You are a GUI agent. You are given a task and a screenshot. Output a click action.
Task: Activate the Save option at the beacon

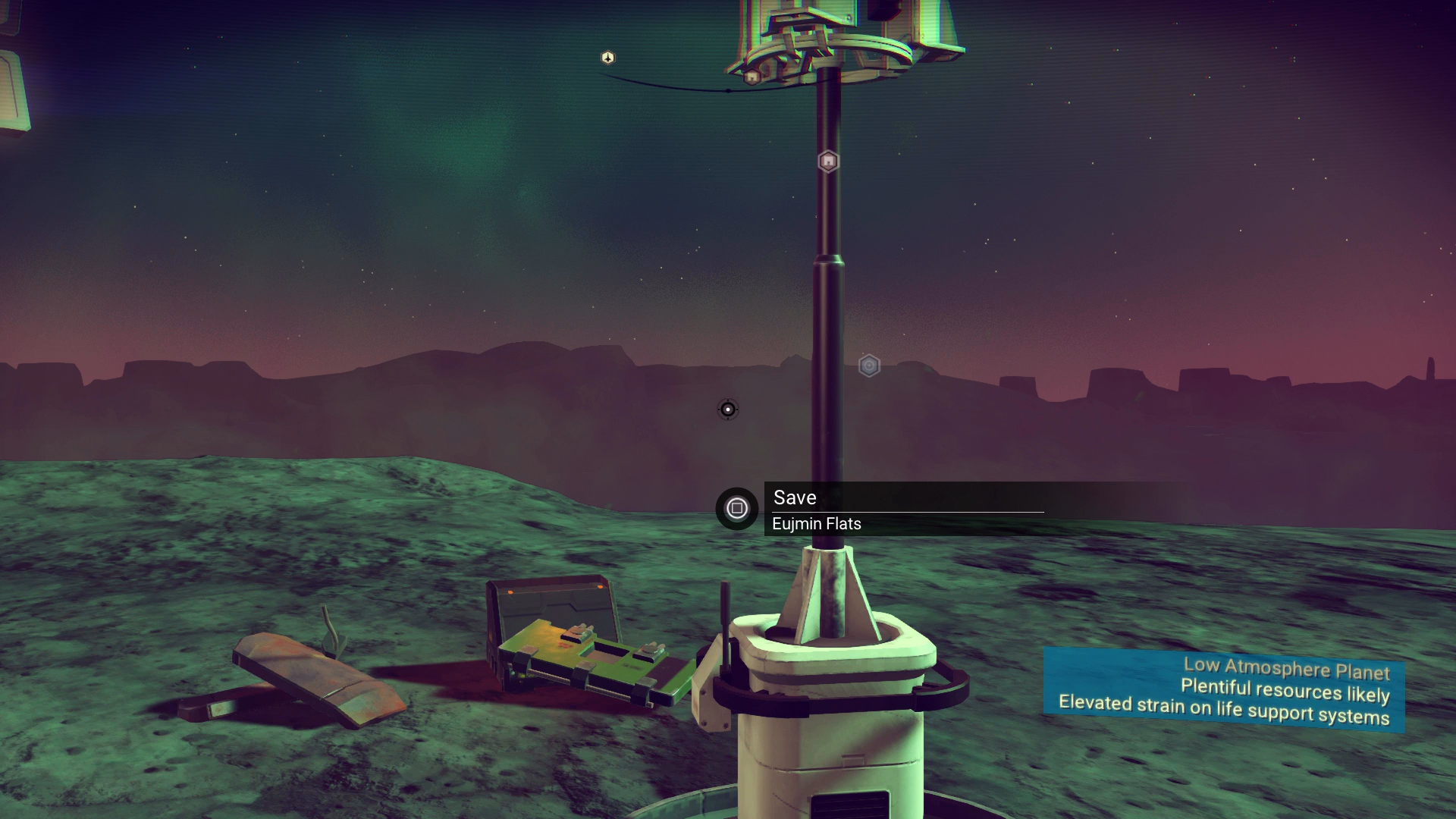tap(794, 497)
